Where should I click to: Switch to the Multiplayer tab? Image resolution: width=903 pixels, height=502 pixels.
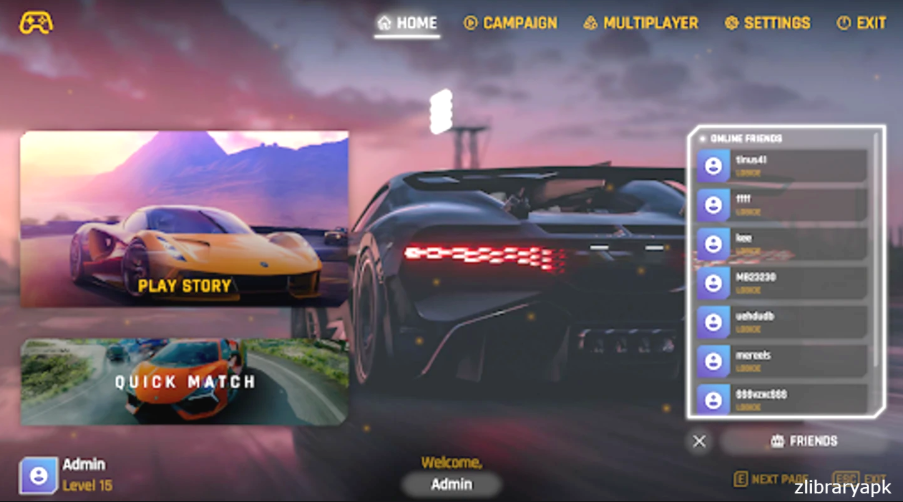tap(640, 23)
